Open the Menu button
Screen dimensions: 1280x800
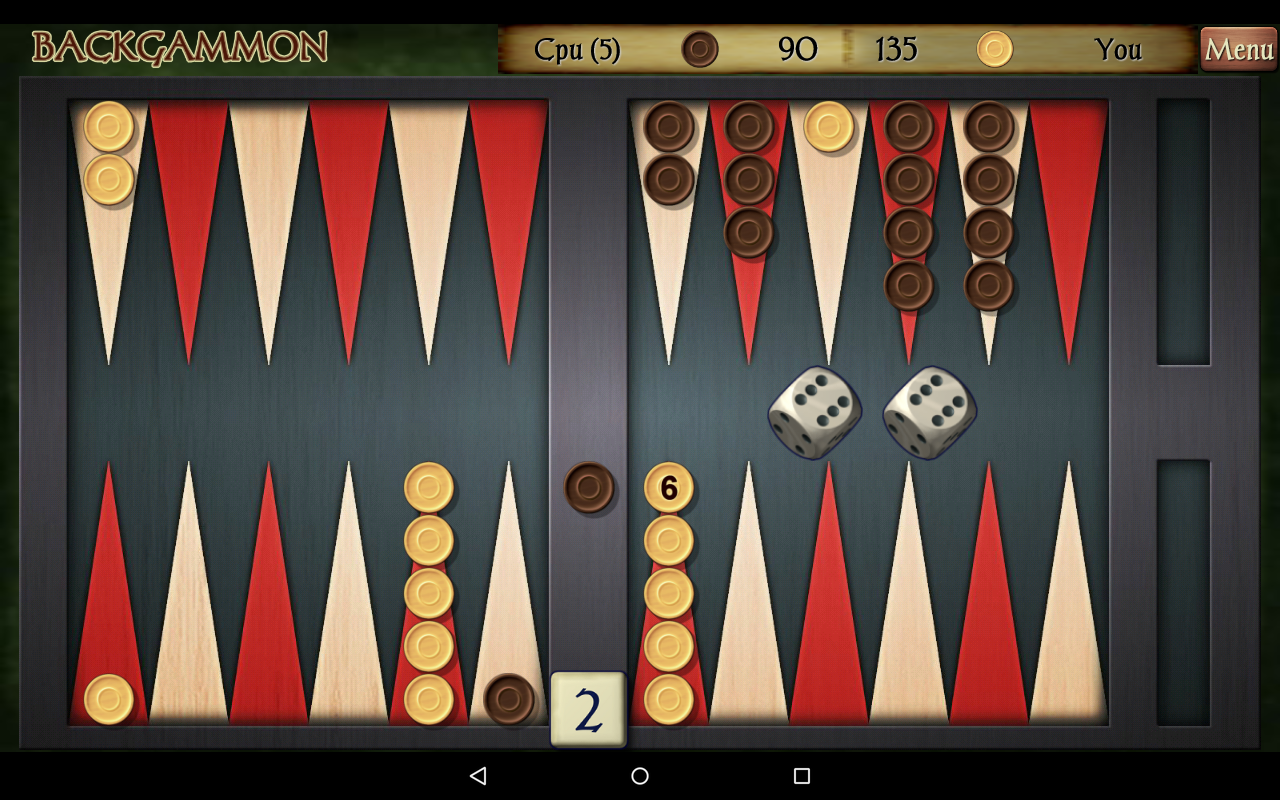(1238, 47)
